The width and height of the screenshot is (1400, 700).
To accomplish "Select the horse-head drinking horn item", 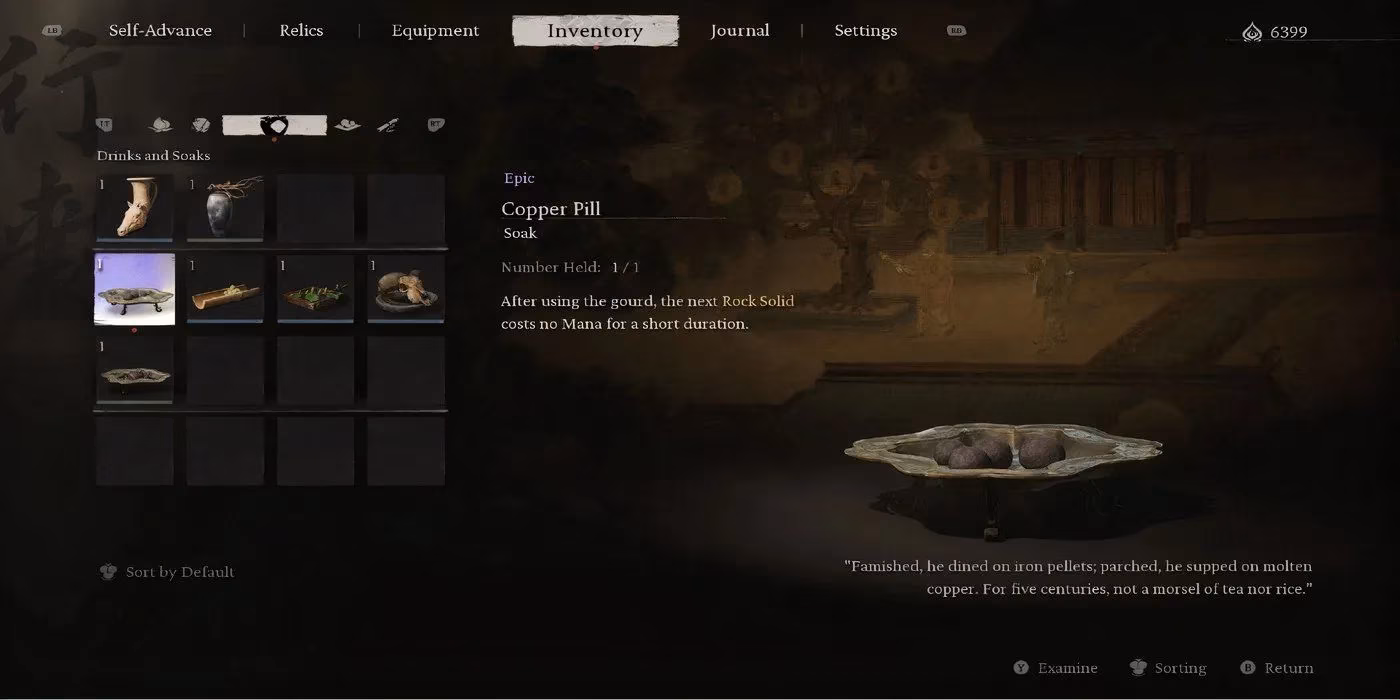I will coord(134,208).
